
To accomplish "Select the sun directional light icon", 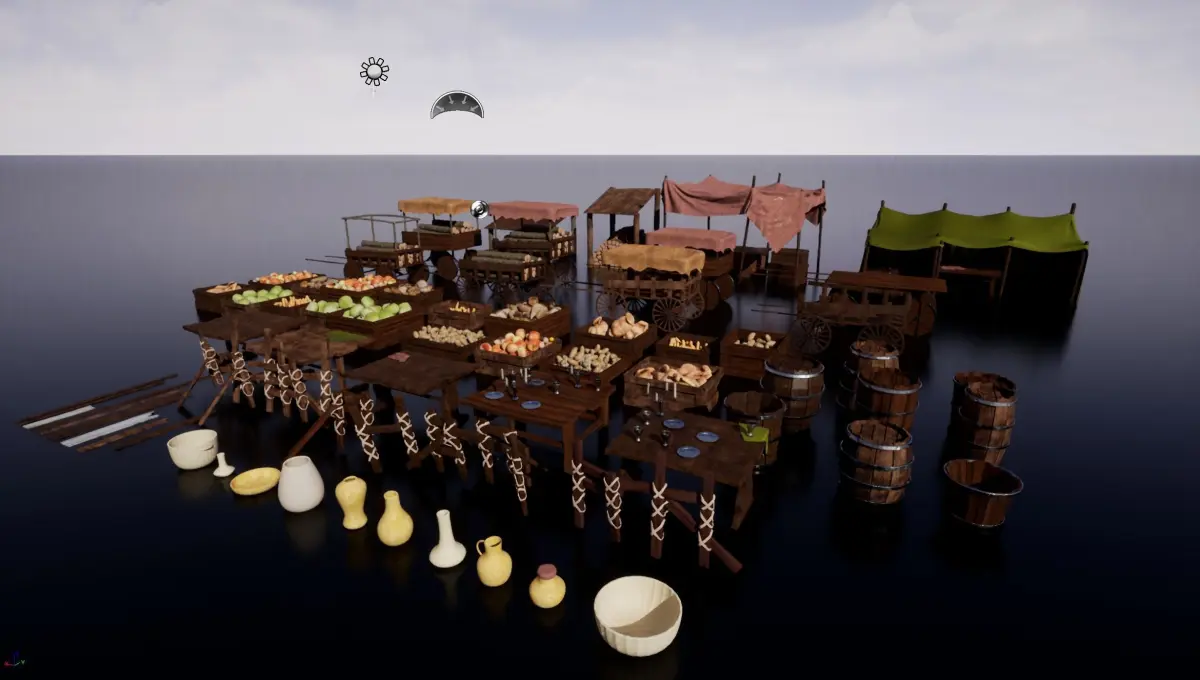I will coord(374,71).
